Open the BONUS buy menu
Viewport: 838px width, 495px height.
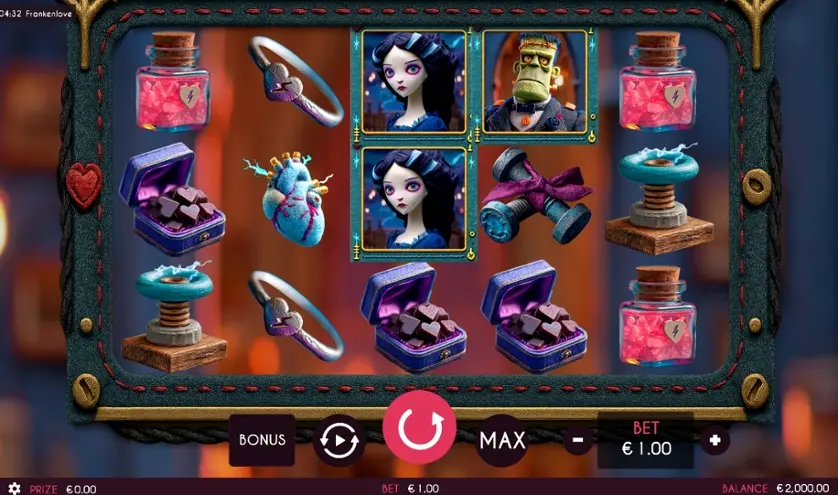(x=262, y=440)
